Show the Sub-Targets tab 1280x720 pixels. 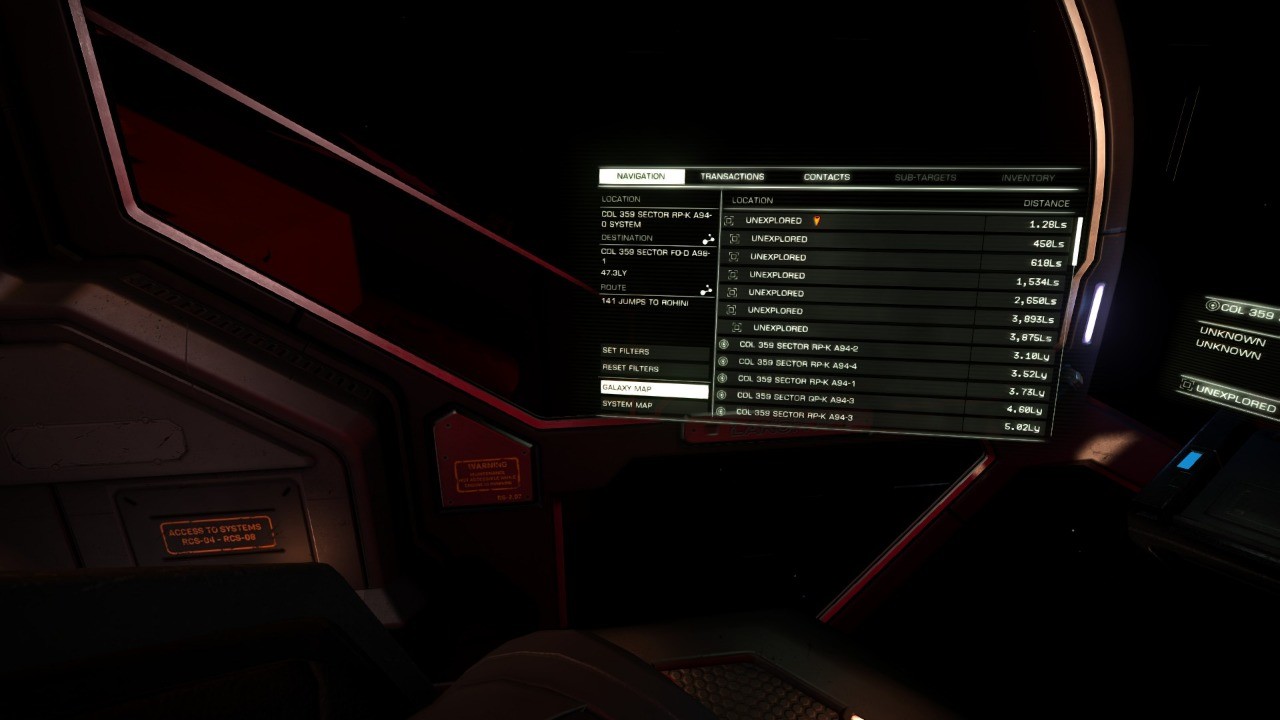(925, 178)
